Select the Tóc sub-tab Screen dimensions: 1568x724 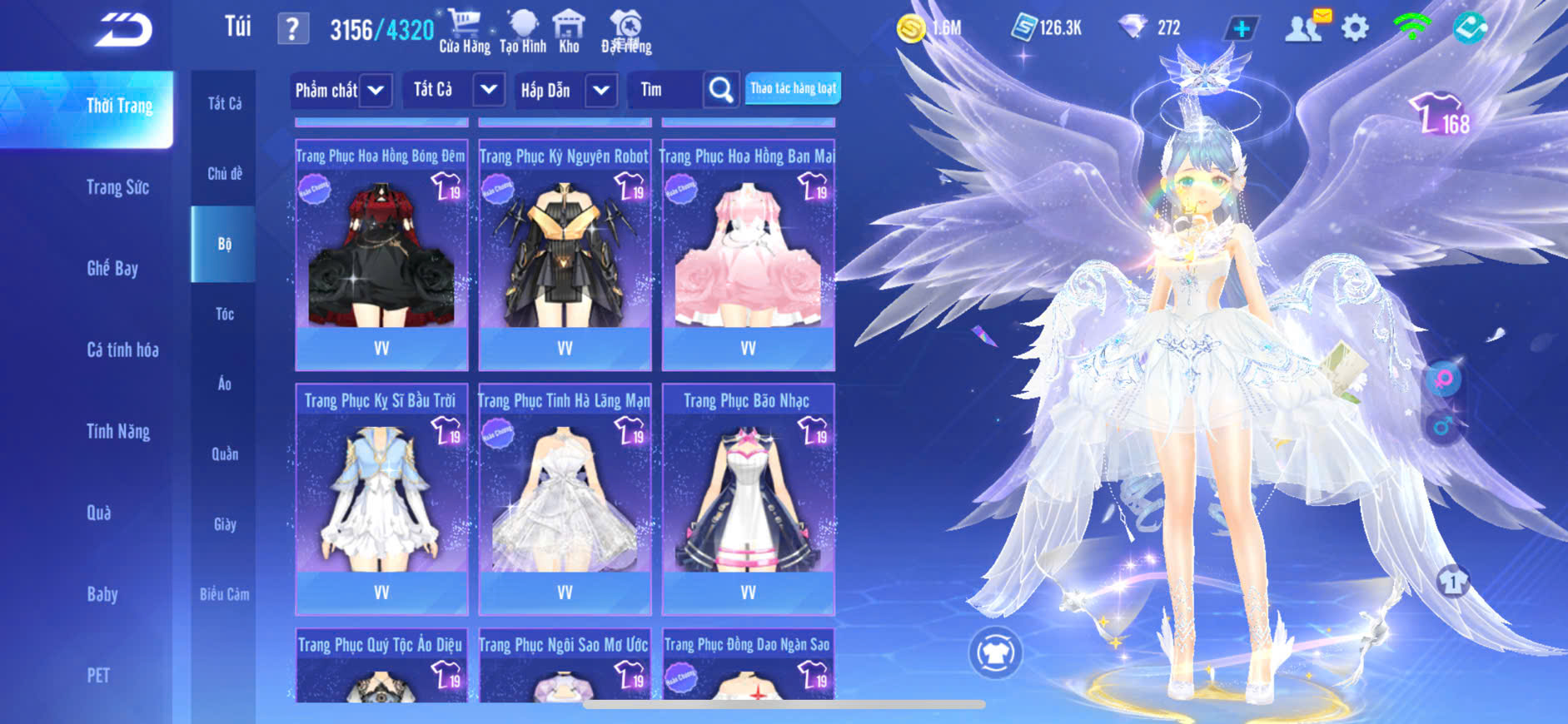pyautogui.click(x=225, y=314)
